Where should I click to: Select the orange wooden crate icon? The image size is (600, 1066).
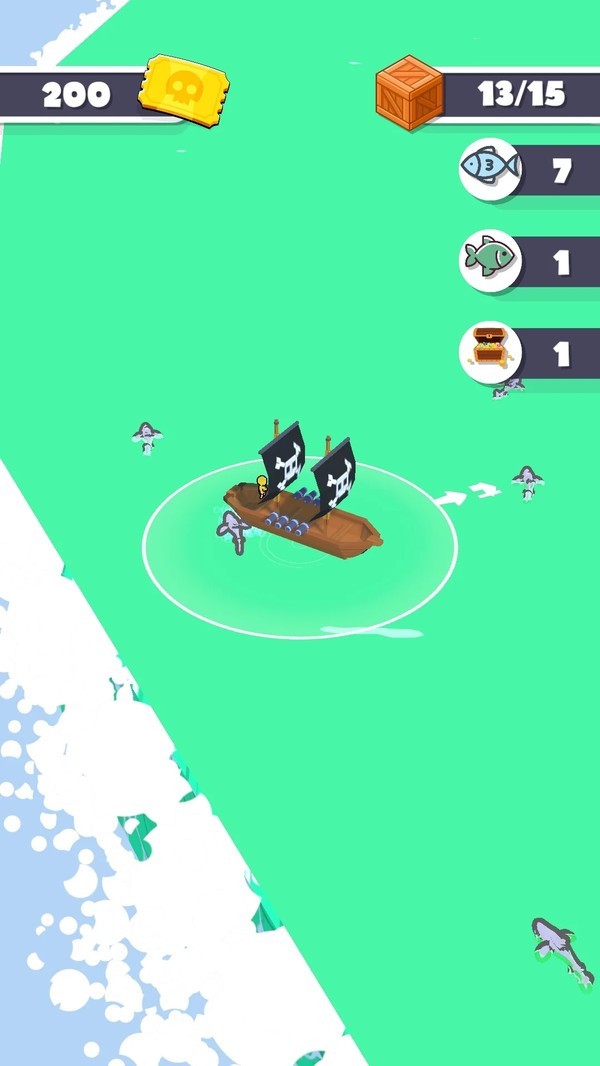[410, 93]
